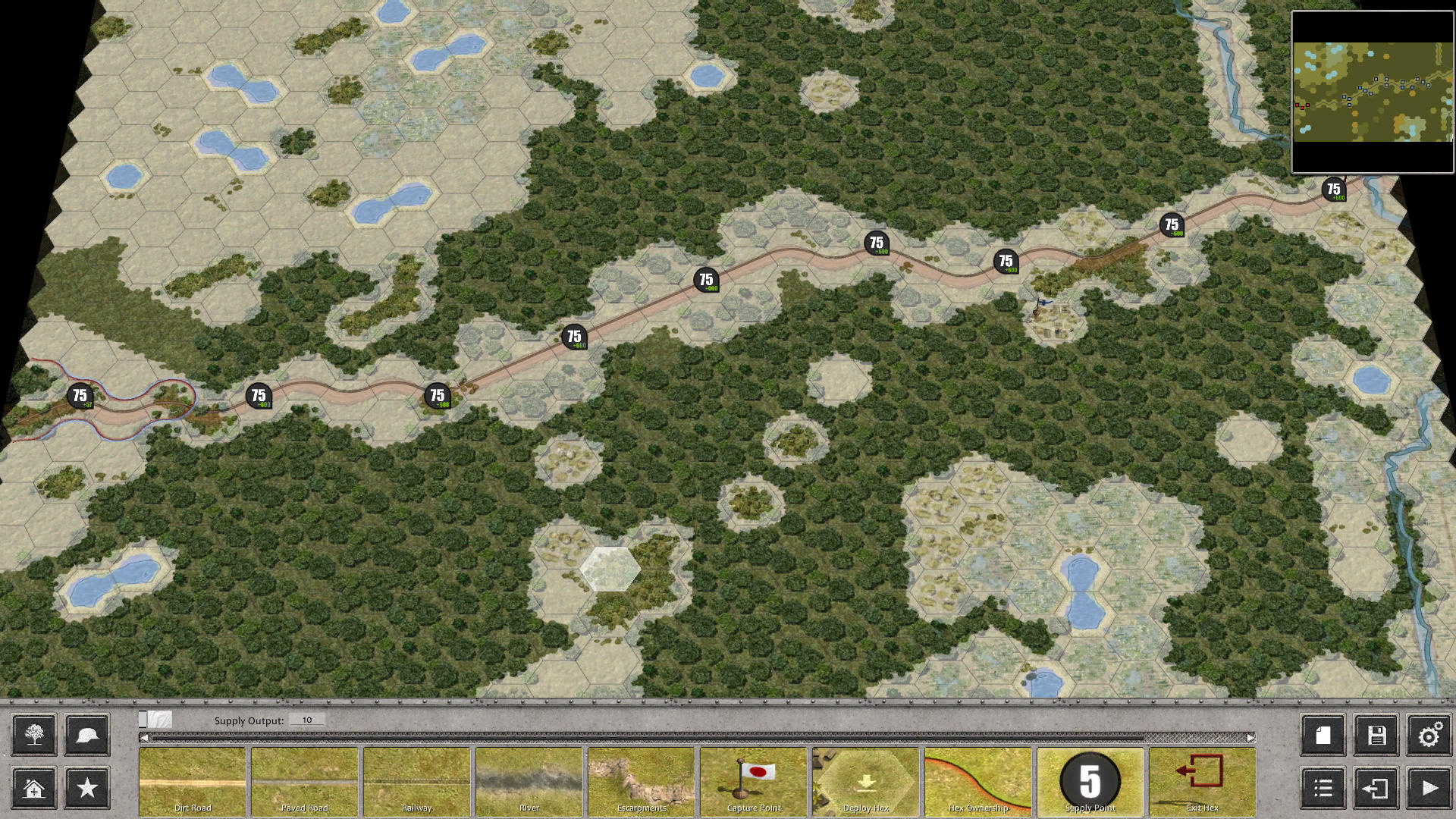This screenshot has height=819, width=1456.
Task: Select the Dirt Road terrain brush
Action: pyautogui.click(x=192, y=781)
